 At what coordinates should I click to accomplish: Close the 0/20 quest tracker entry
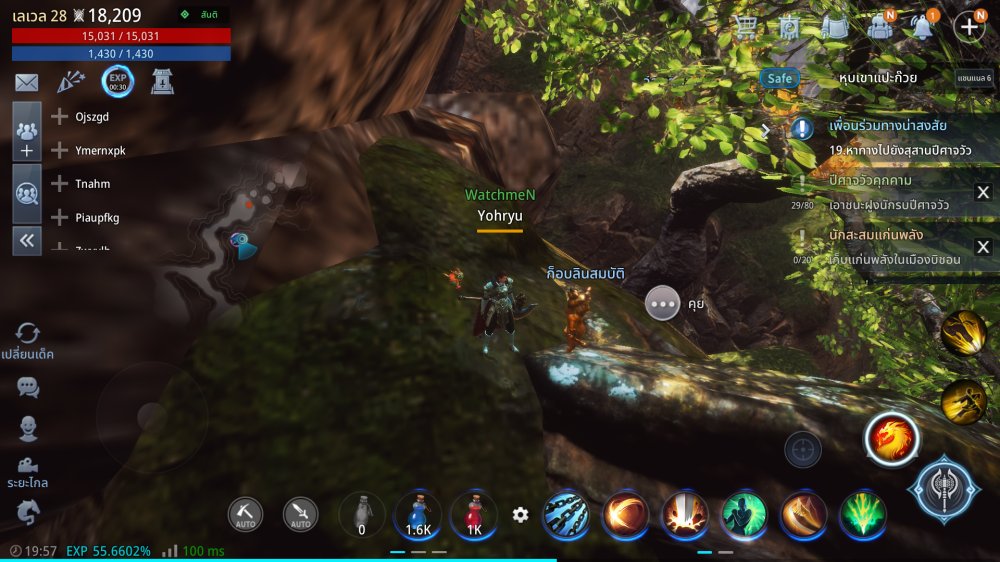pos(983,247)
